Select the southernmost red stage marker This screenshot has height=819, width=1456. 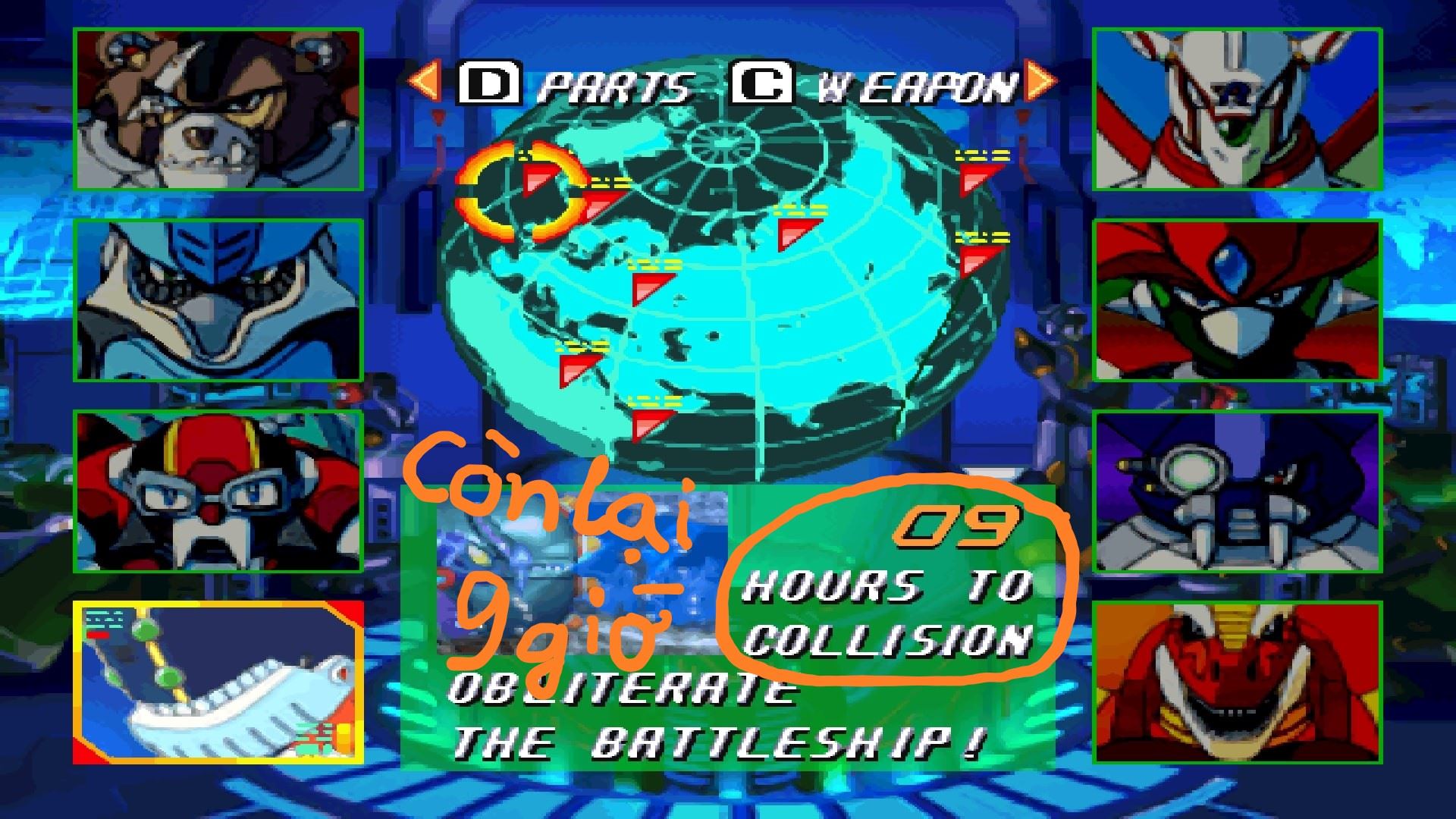[652, 425]
